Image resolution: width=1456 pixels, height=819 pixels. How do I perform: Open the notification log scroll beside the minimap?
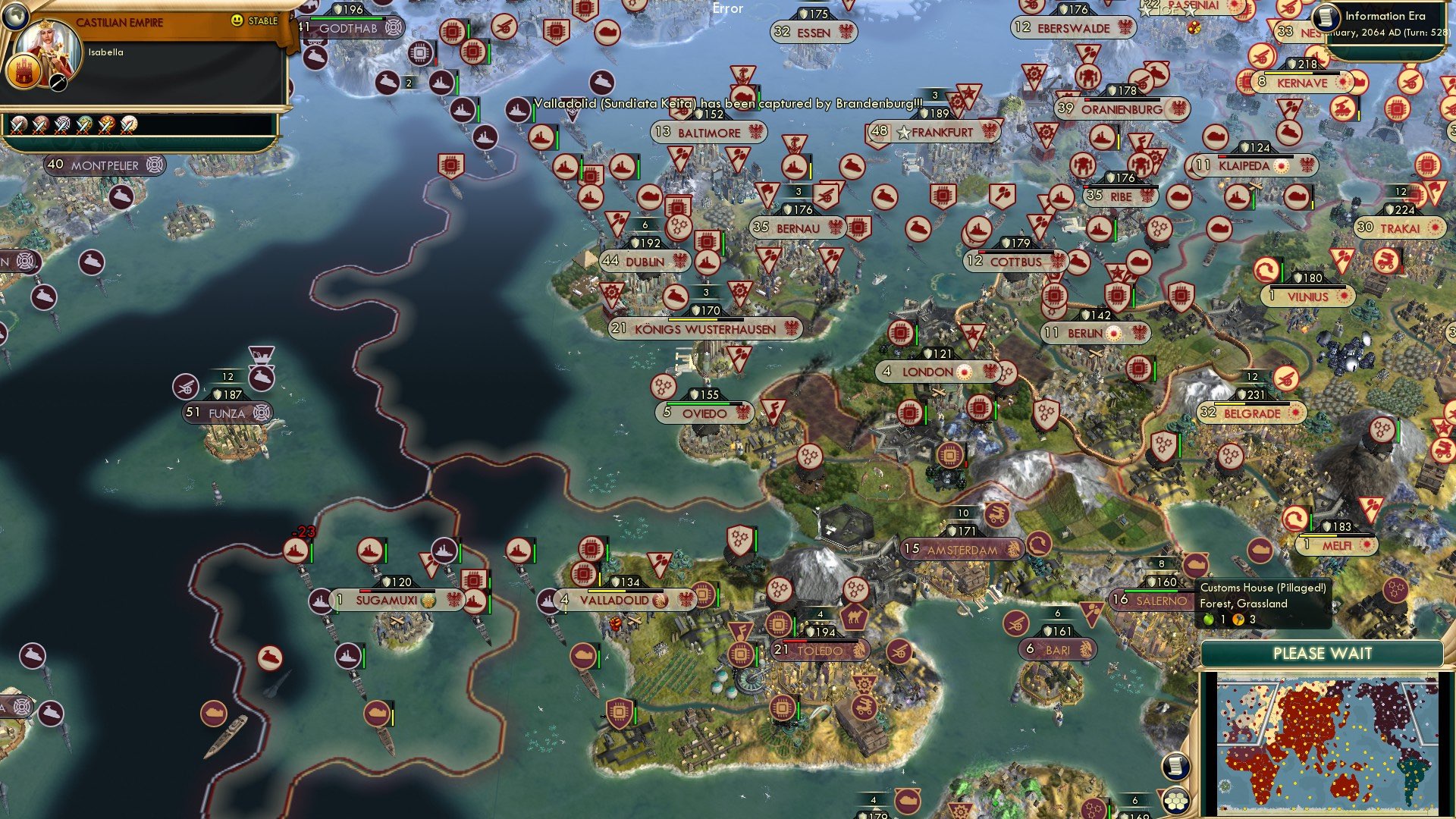coord(1175,767)
